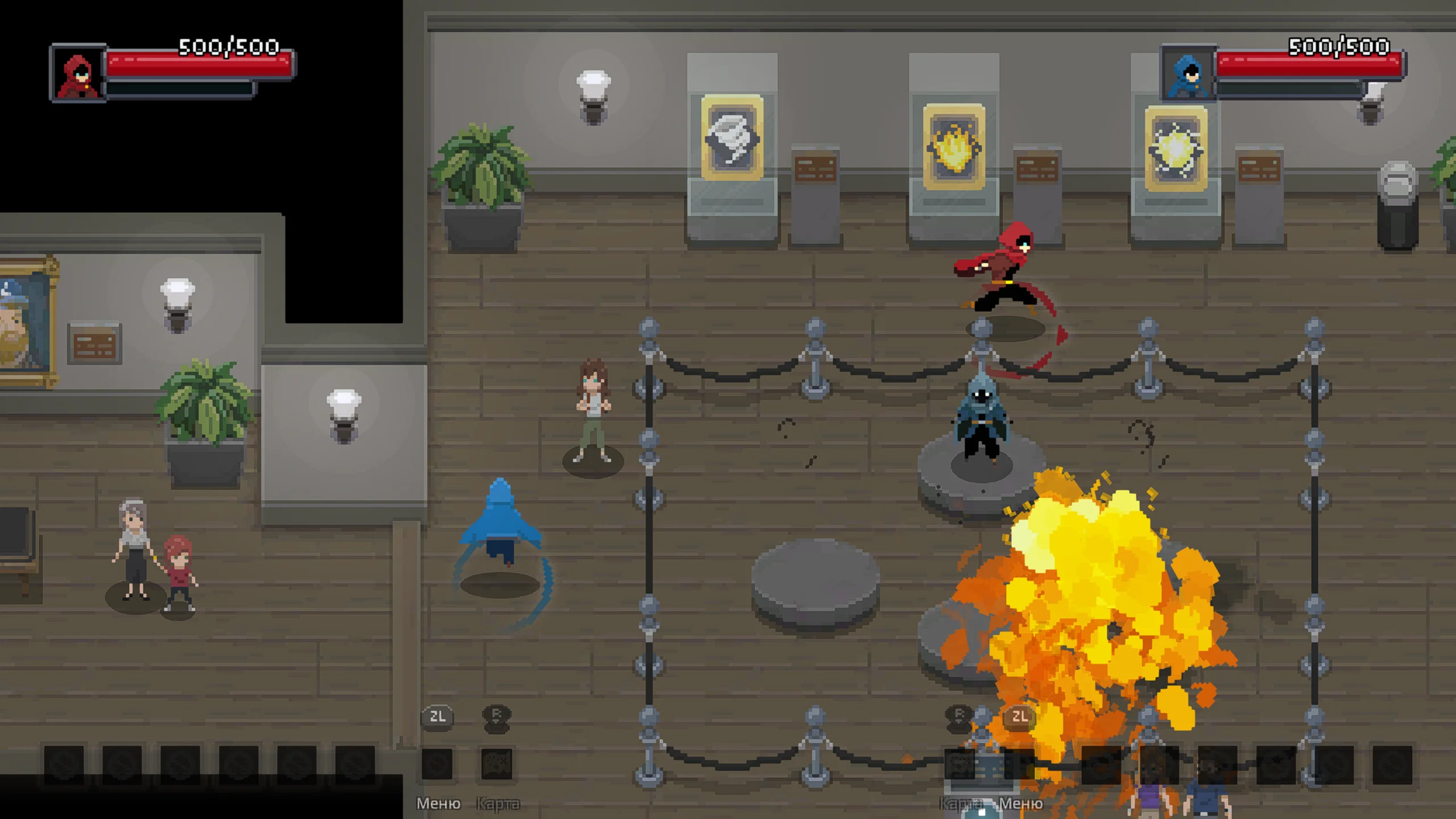Open the red wizard's Меню button
Image resolution: width=1456 pixels, height=819 pixels.
(437, 764)
